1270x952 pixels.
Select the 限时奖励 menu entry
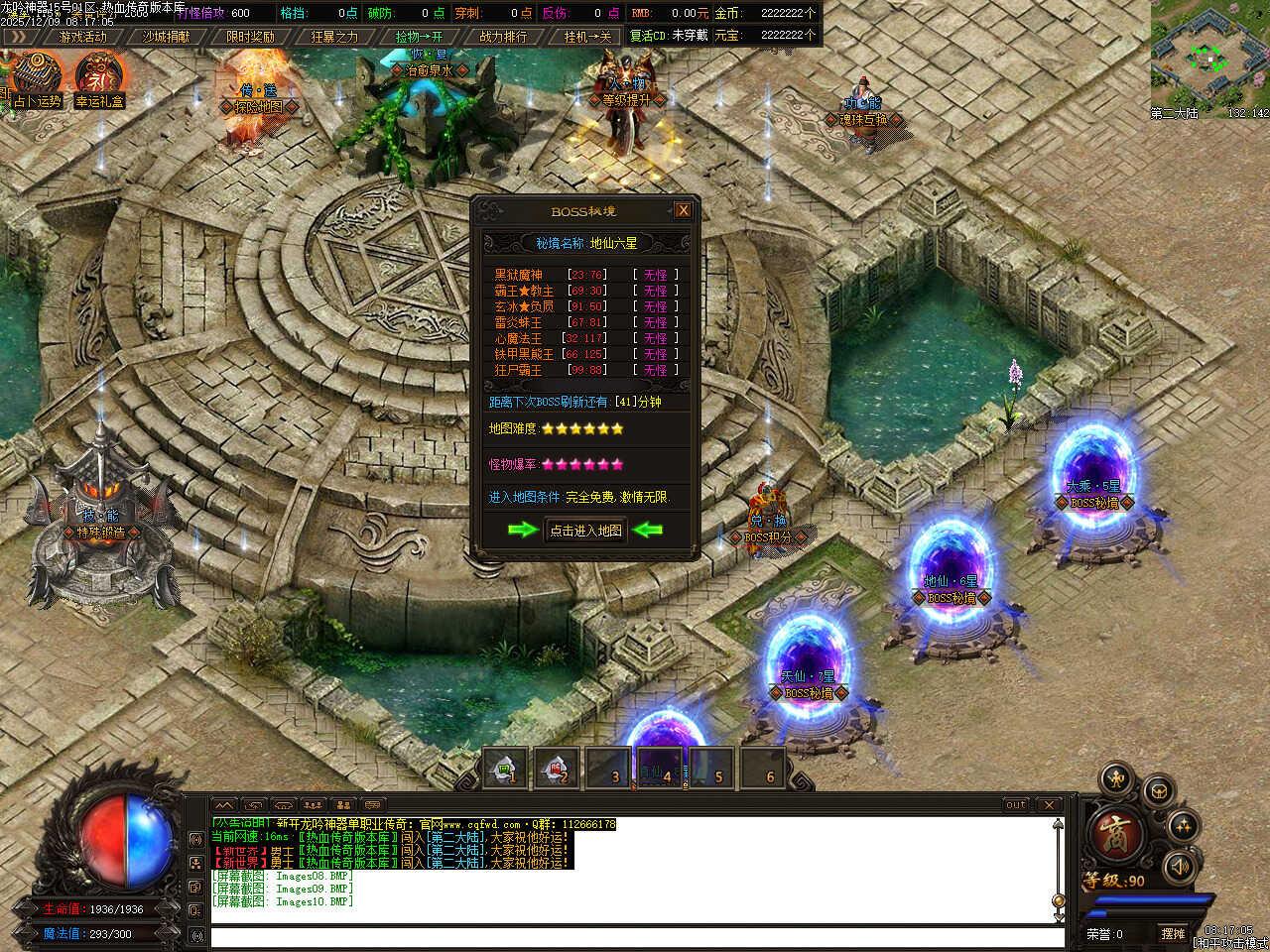point(250,37)
